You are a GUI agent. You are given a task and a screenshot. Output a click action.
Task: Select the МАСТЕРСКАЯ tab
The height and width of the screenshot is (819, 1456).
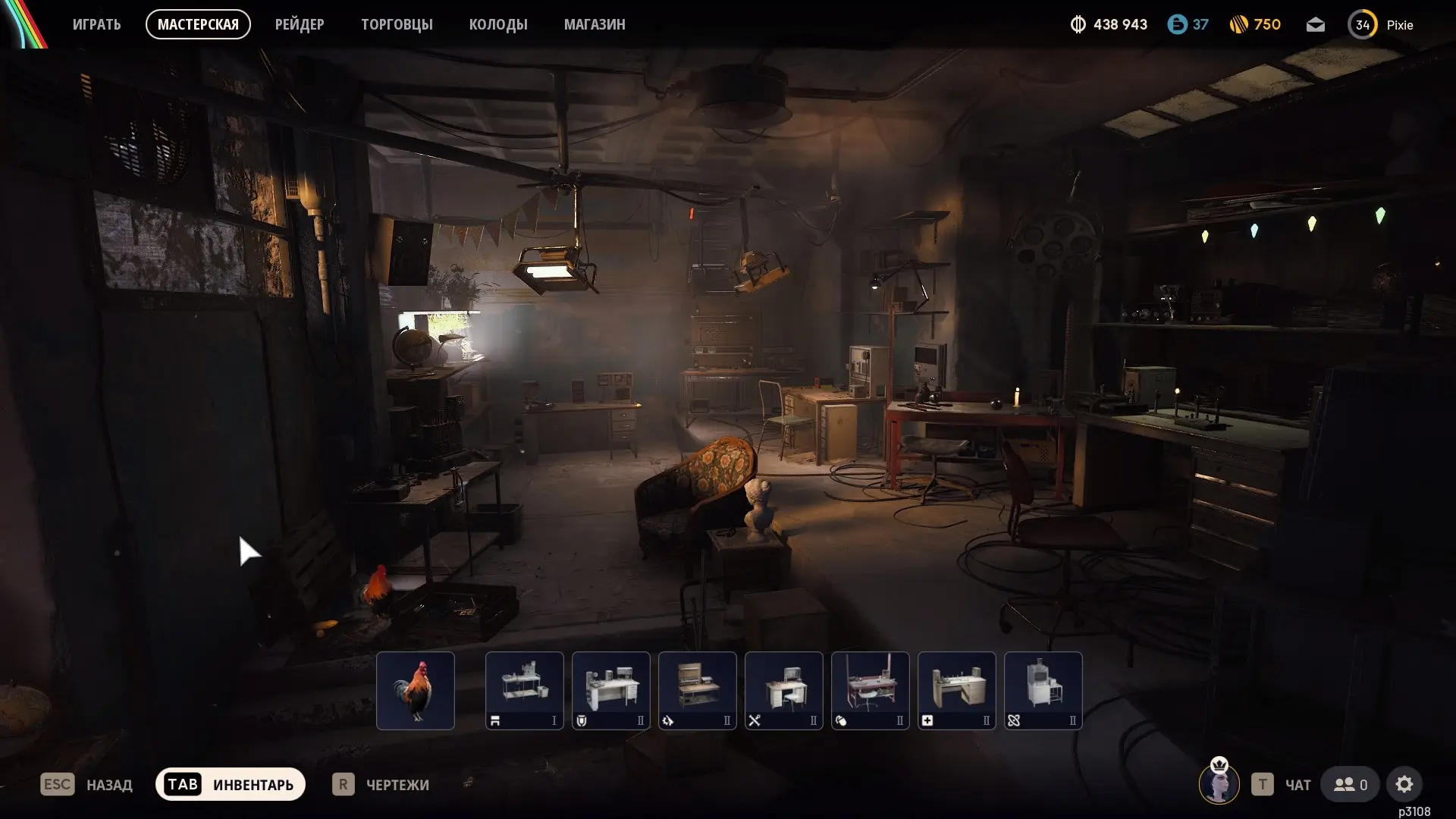(198, 24)
